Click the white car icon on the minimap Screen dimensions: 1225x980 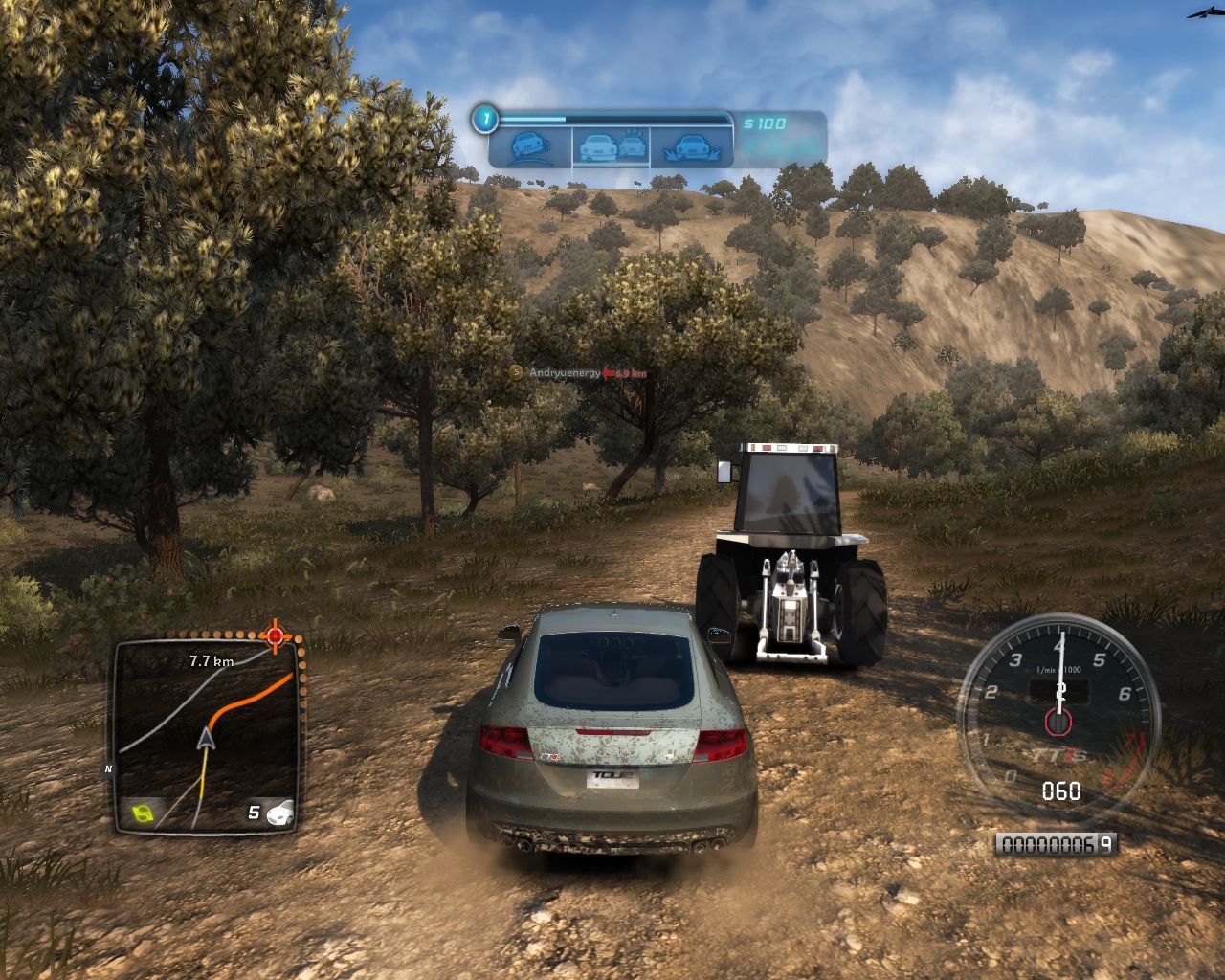tap(281, 813)
